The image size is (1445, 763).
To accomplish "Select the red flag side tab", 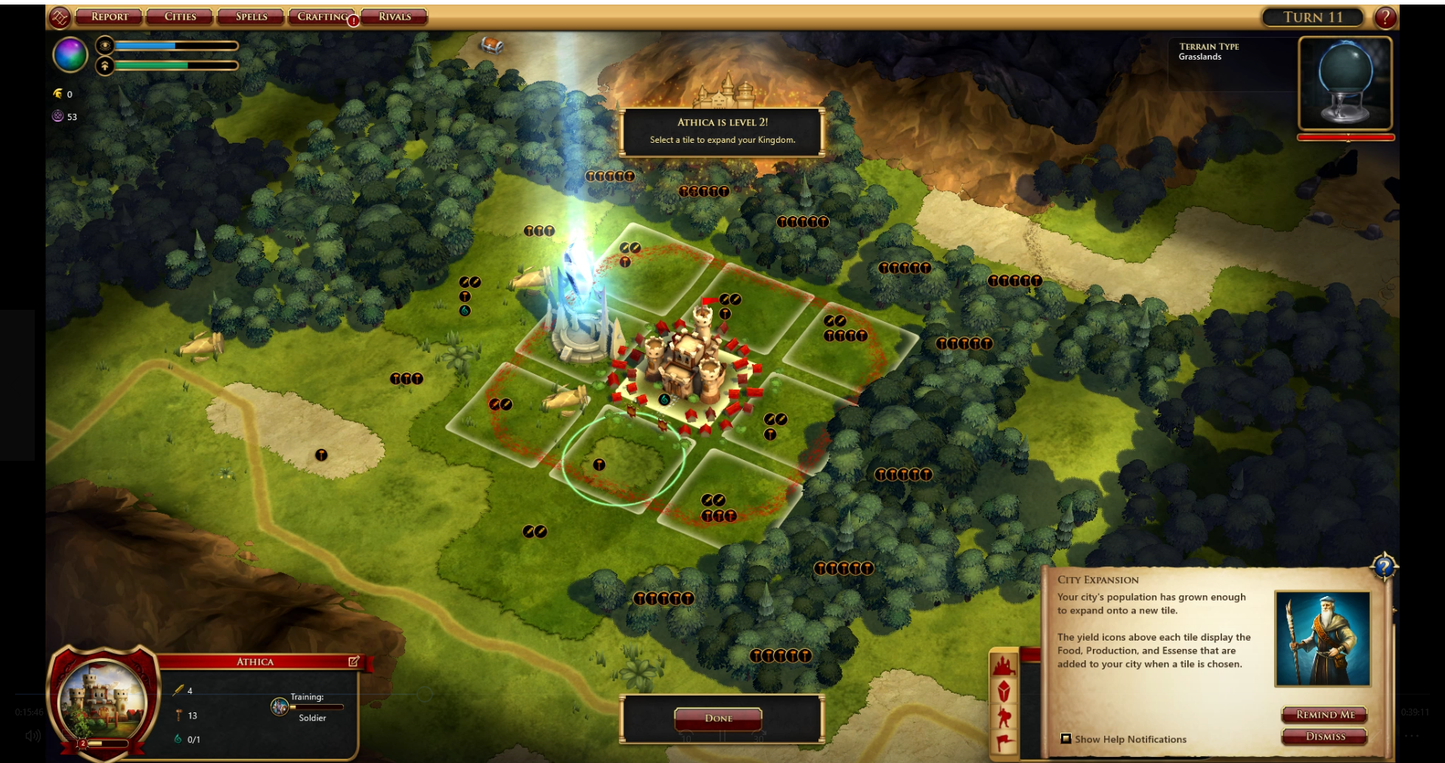I will (1004, 743).
